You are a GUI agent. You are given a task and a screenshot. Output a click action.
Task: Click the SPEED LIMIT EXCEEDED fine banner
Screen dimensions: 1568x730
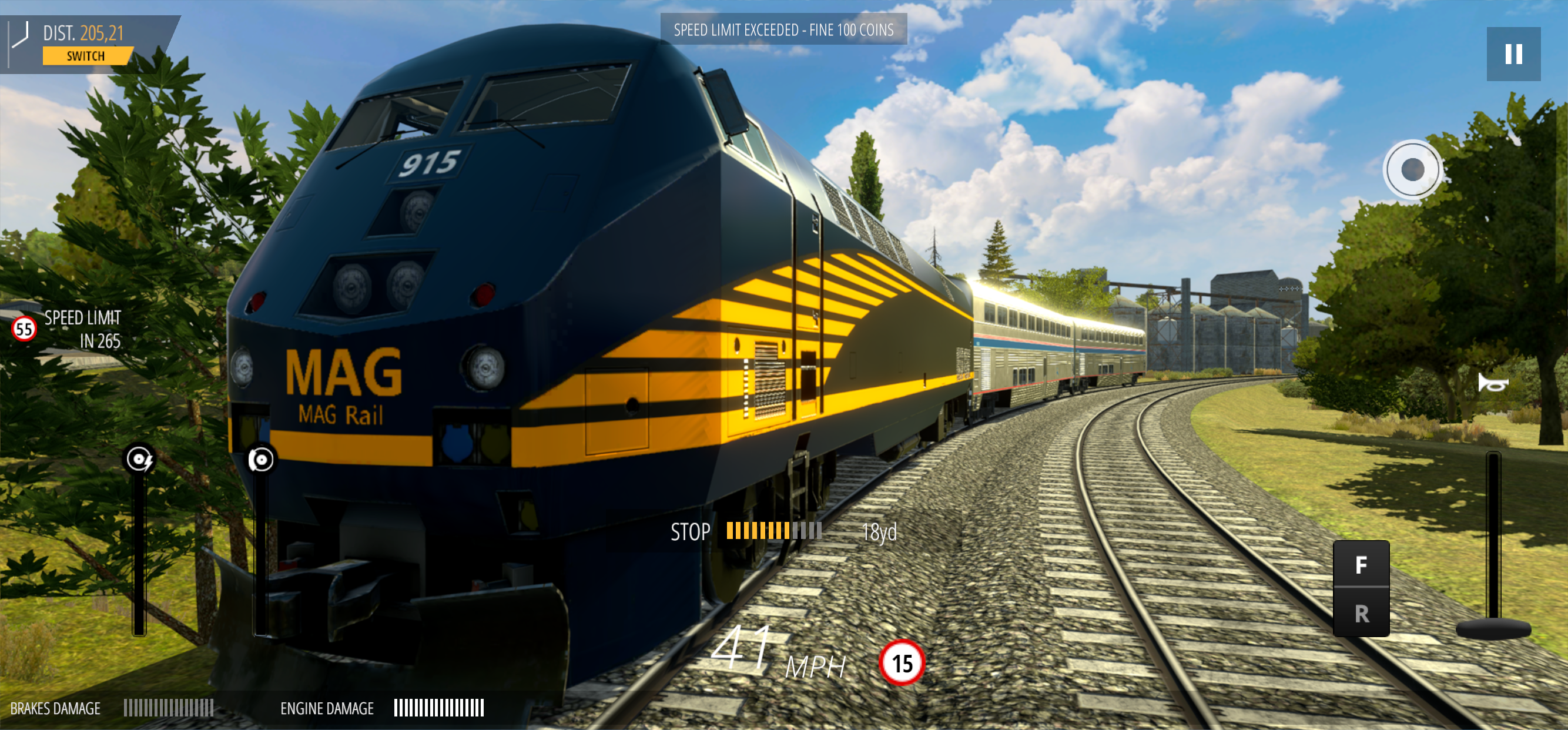coord(784,29)
